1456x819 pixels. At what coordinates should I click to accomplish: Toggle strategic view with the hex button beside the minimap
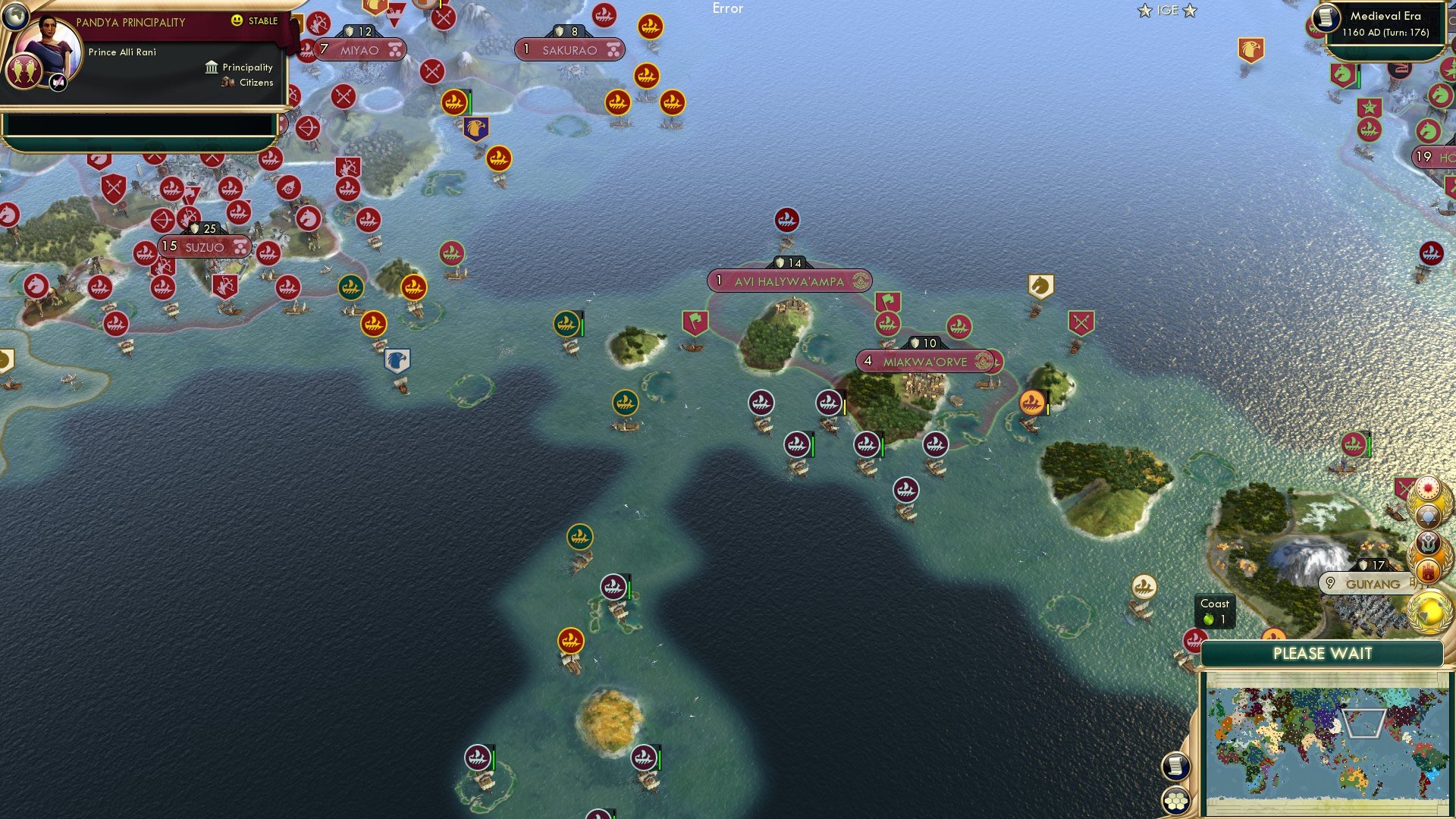1177,801
